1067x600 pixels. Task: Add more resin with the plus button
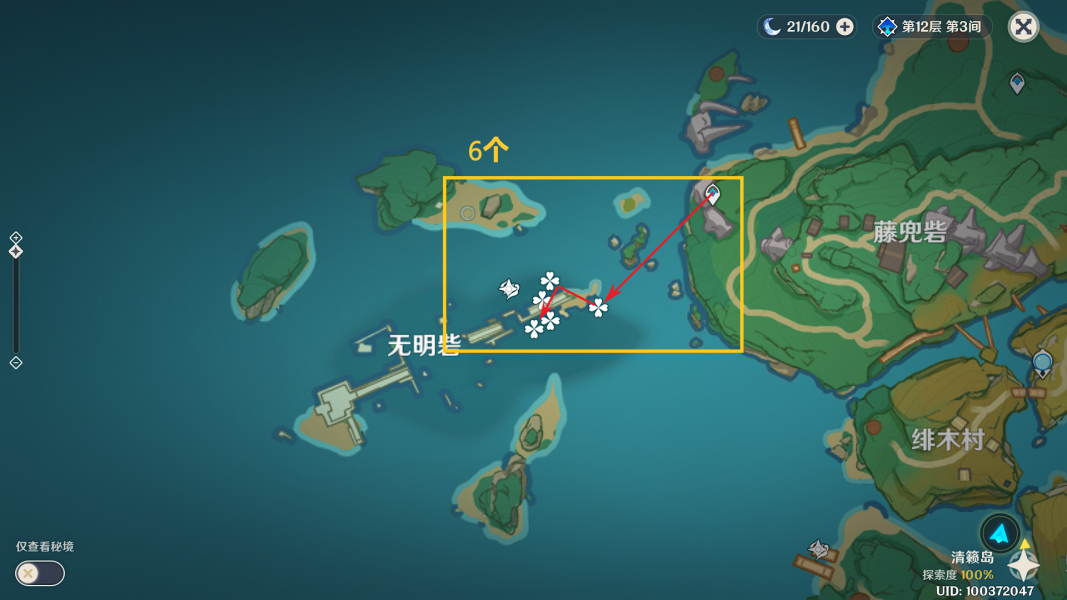[845, 27]
